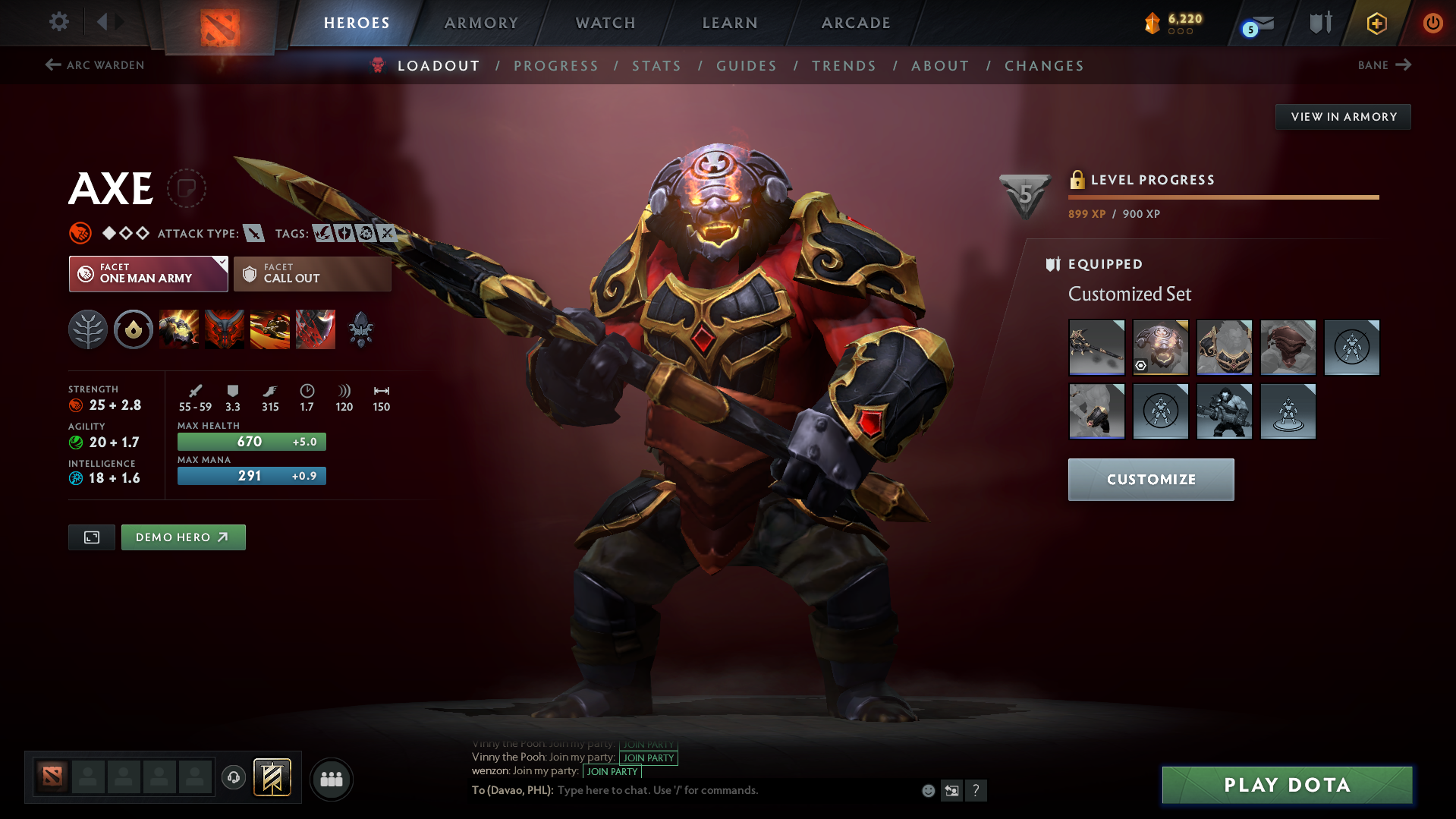Image resolution: width=1456 pixels, height=819 pixels.
Task: Select the Battle Hunger ability icon
Action: click(225, 329)
